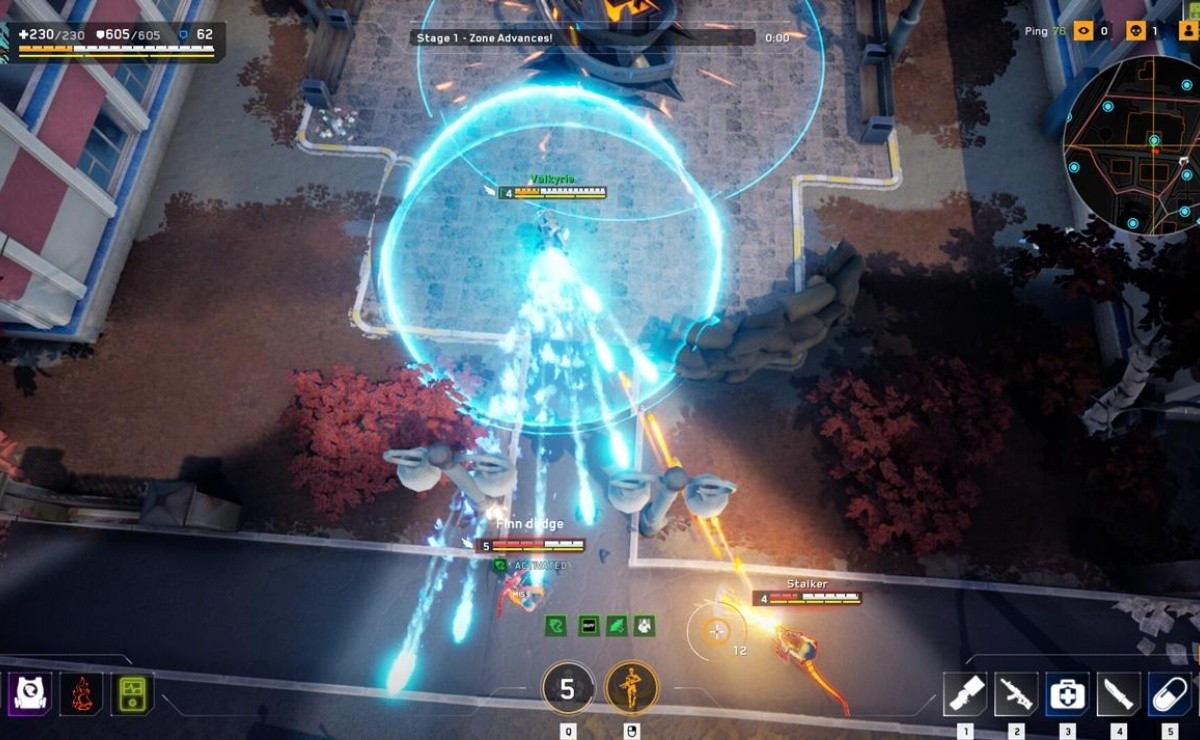Click the red flame perk icon
Screen dimensions: 1200x740
81,693
